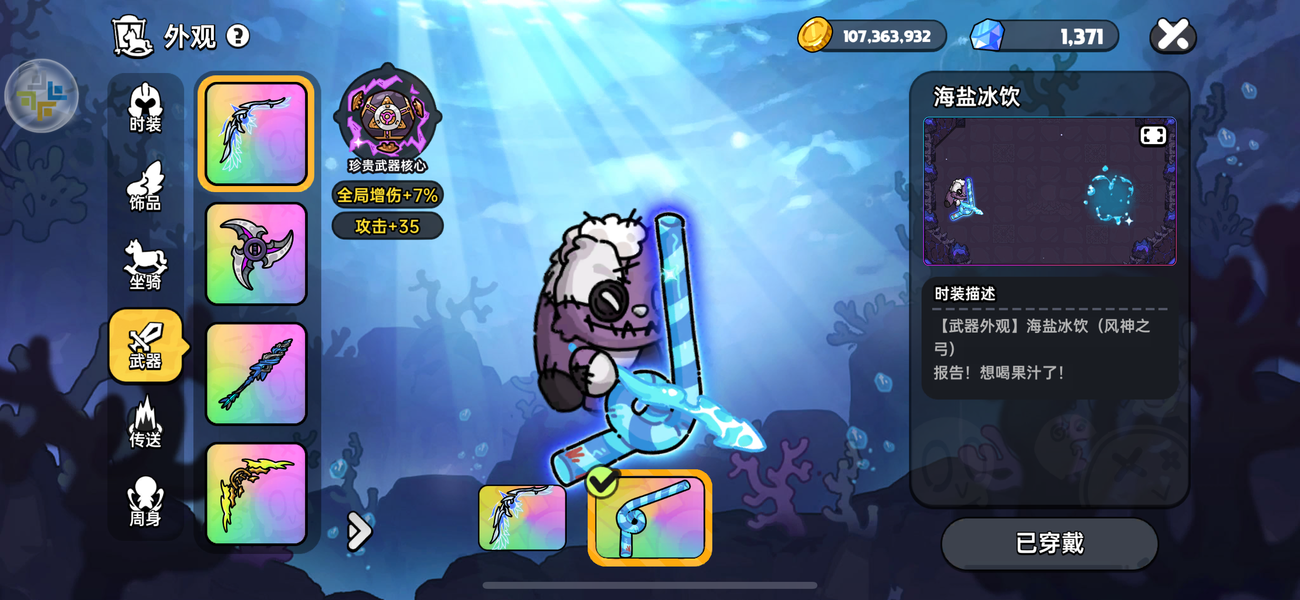Open the 周身 aura tab
This screenshot has width=1300, height=600.
[145, 503]
